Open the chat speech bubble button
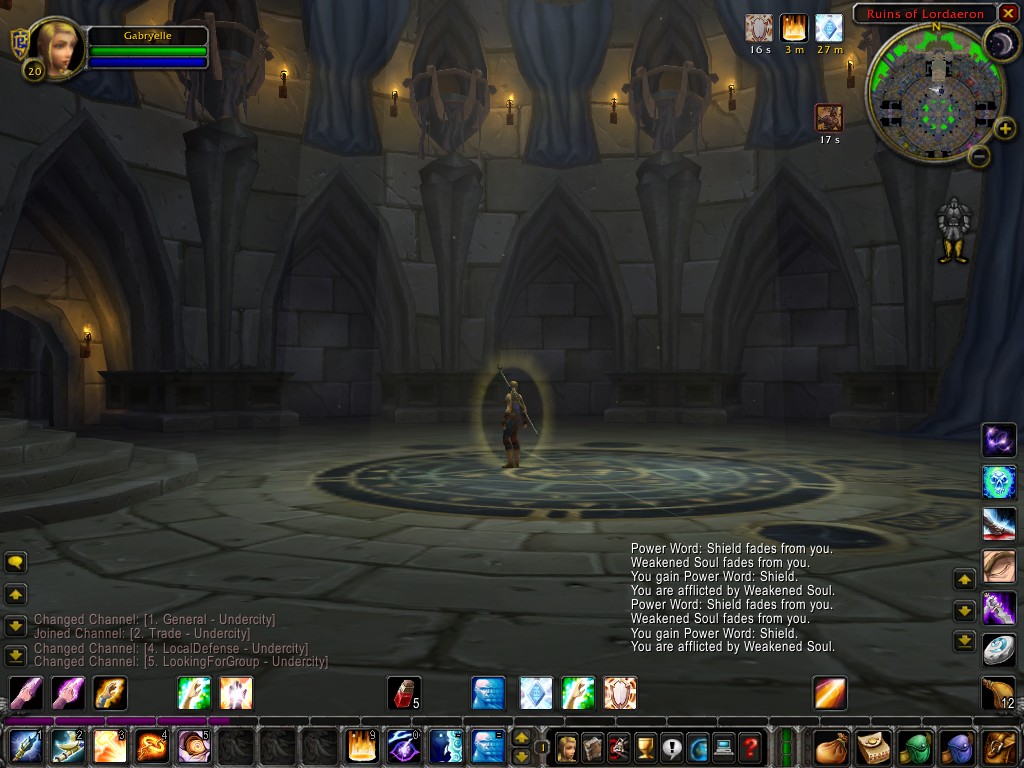1024x768 pixels. tap(16, 563)
